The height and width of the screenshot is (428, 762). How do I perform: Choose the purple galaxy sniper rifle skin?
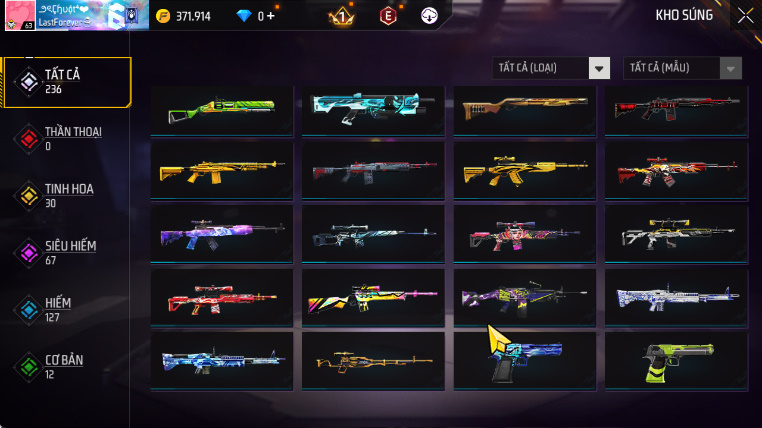(x=221, y=235)
